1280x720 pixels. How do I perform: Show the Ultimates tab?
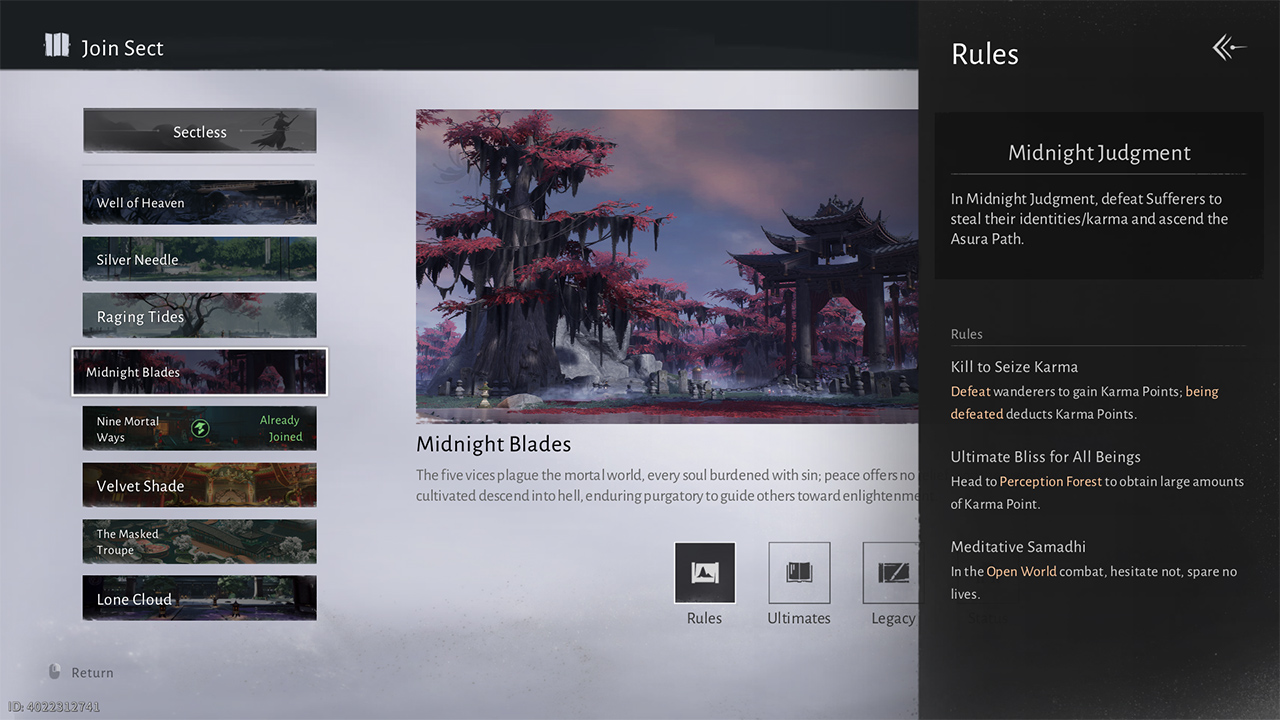(x=798, y=573)
